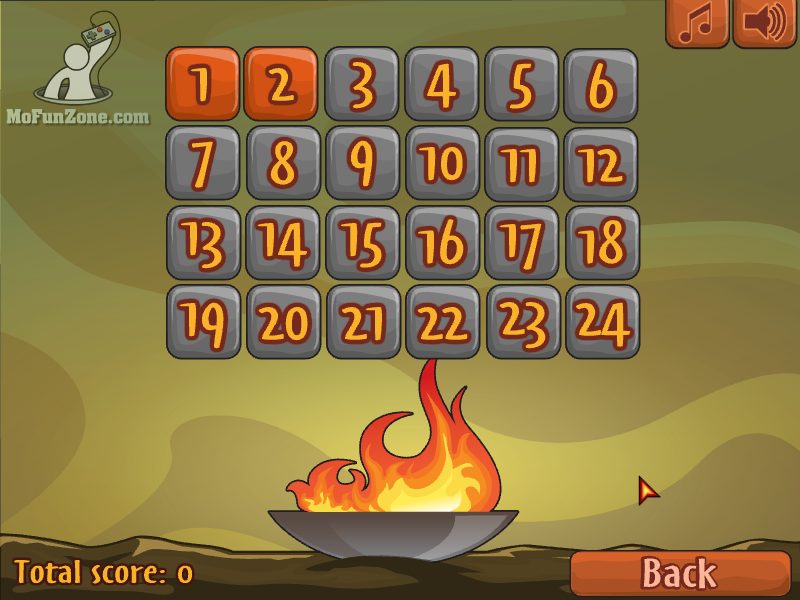
Task: Click level 24 stone tile
Action: point(601,322)
